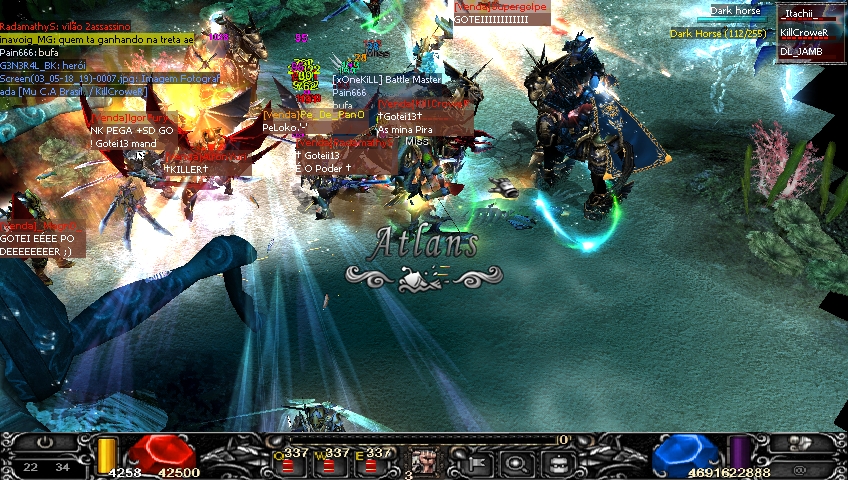The width and height of the screenshot is (848, 480).
Task: Select party member _Itachii_
Action: click(x=810, y=13)
